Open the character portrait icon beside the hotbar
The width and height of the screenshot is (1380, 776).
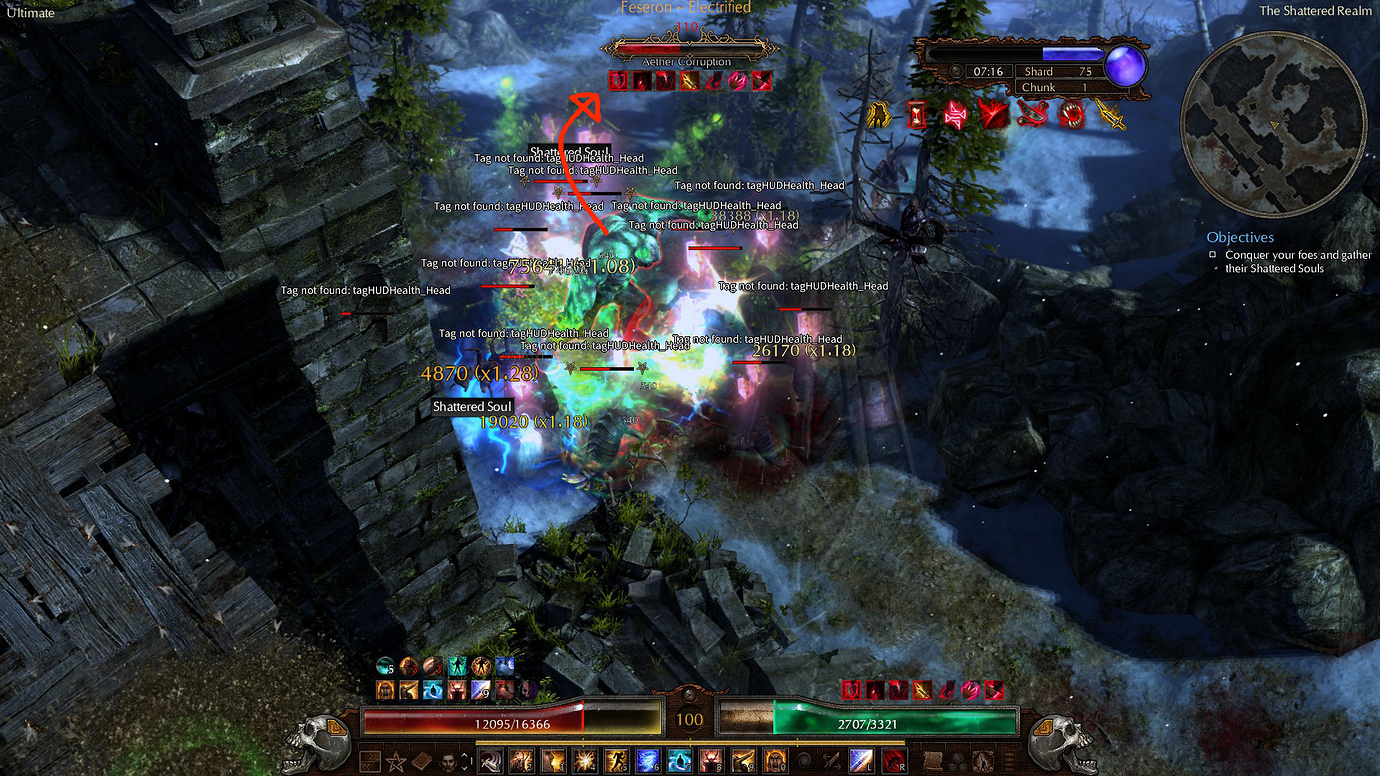(x=448, y=761)
